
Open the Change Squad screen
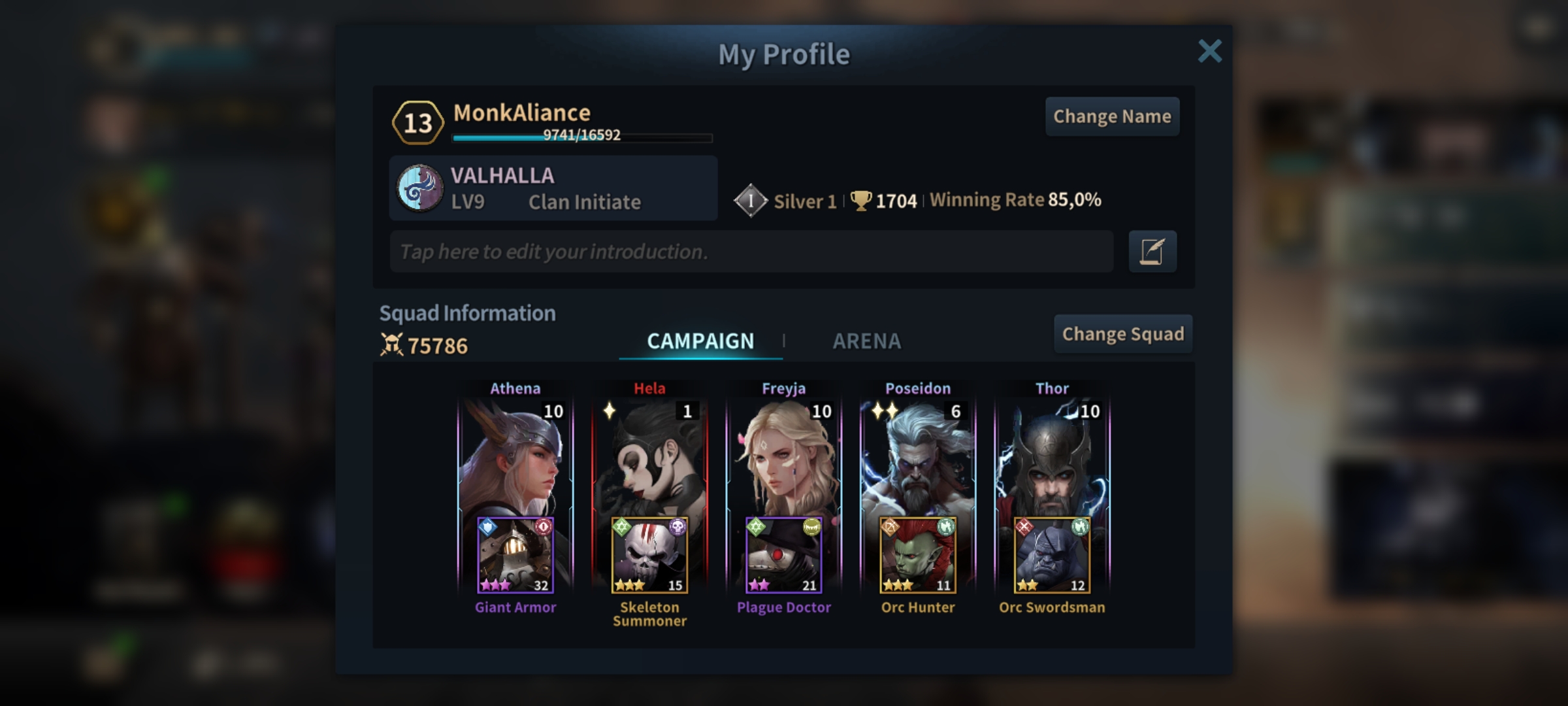coord(1122,334)
